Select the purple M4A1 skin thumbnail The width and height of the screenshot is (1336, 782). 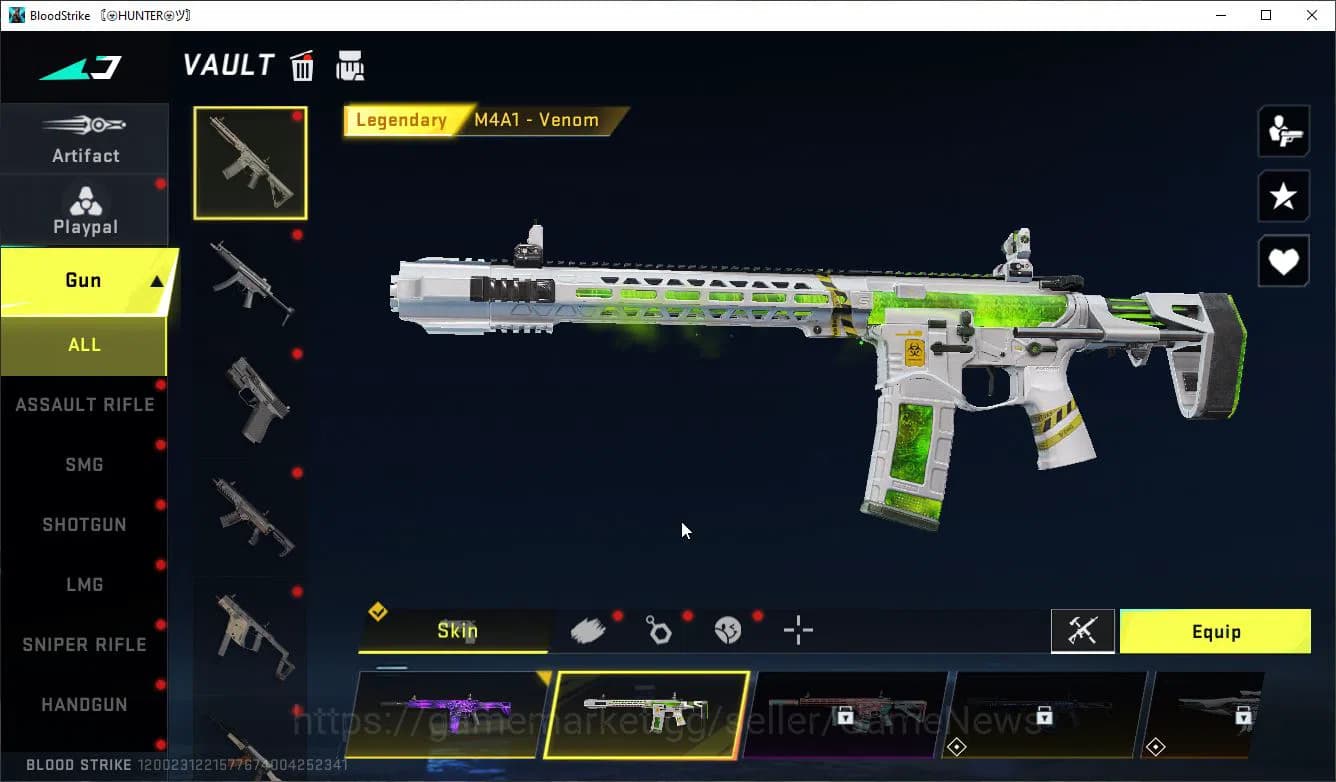pyautogui.click(x=447, y=714)
